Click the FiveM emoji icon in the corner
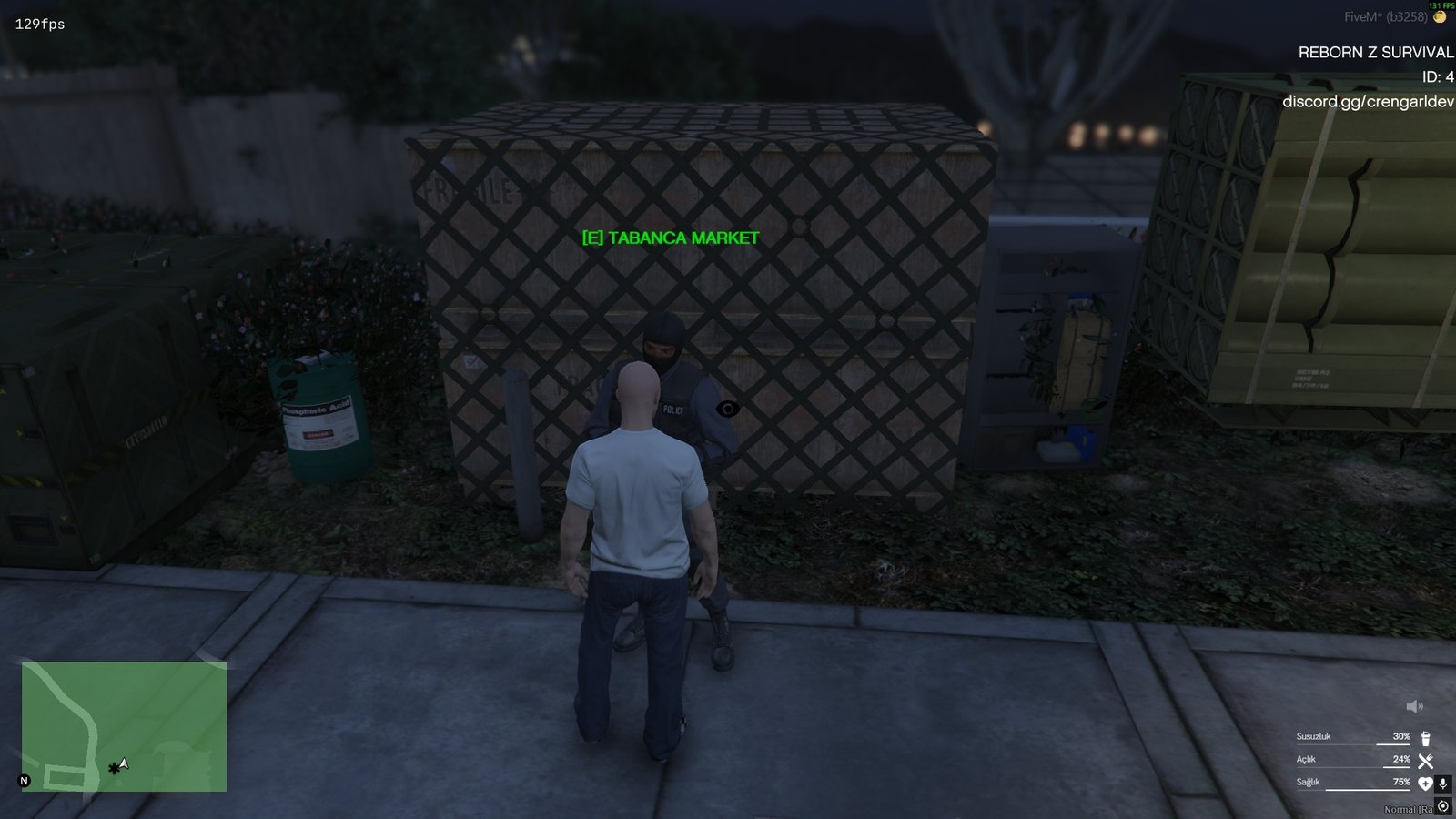1456x819 pixels. tap(1440, 17)
